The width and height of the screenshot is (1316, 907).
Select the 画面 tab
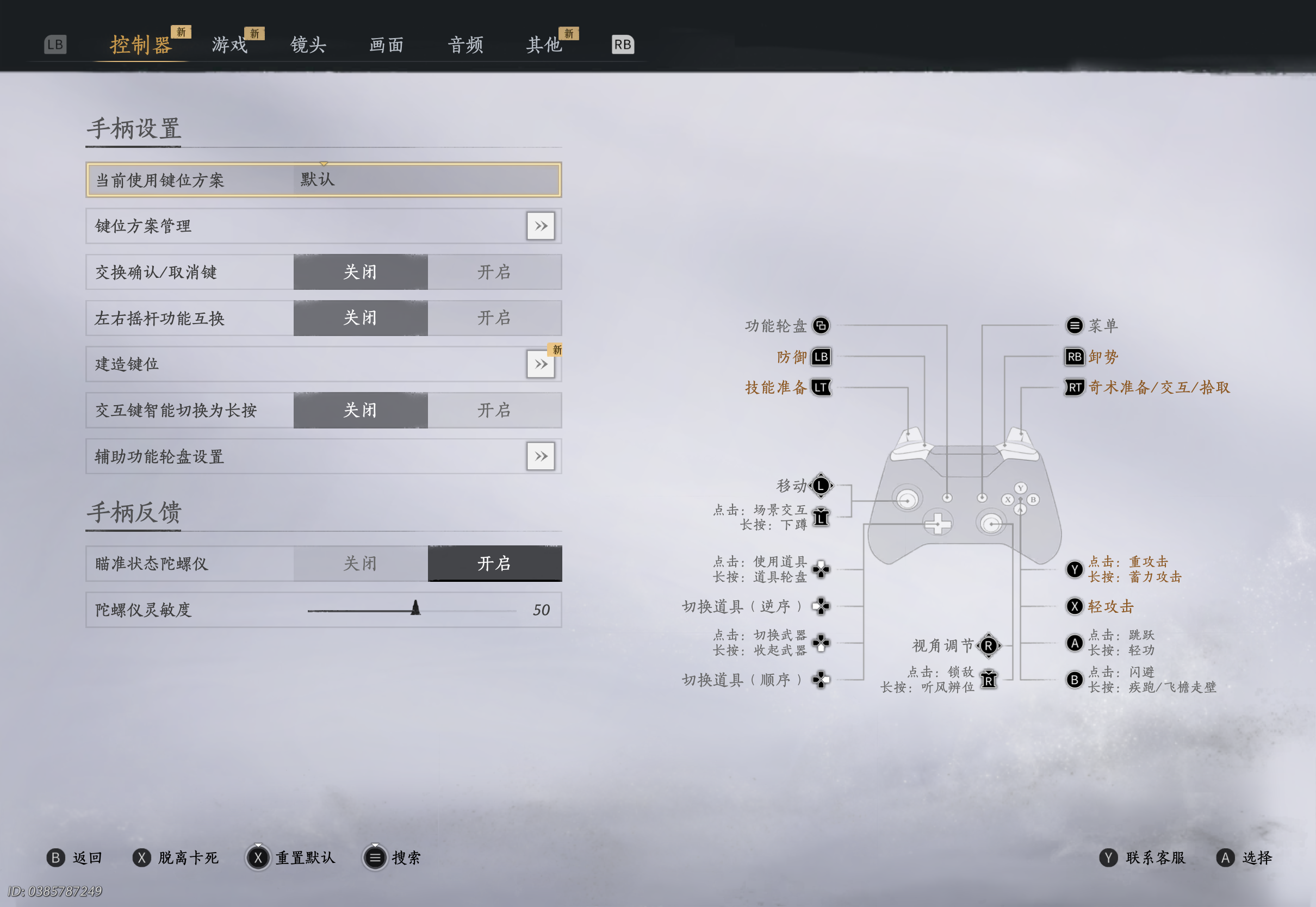coord(387,45)
